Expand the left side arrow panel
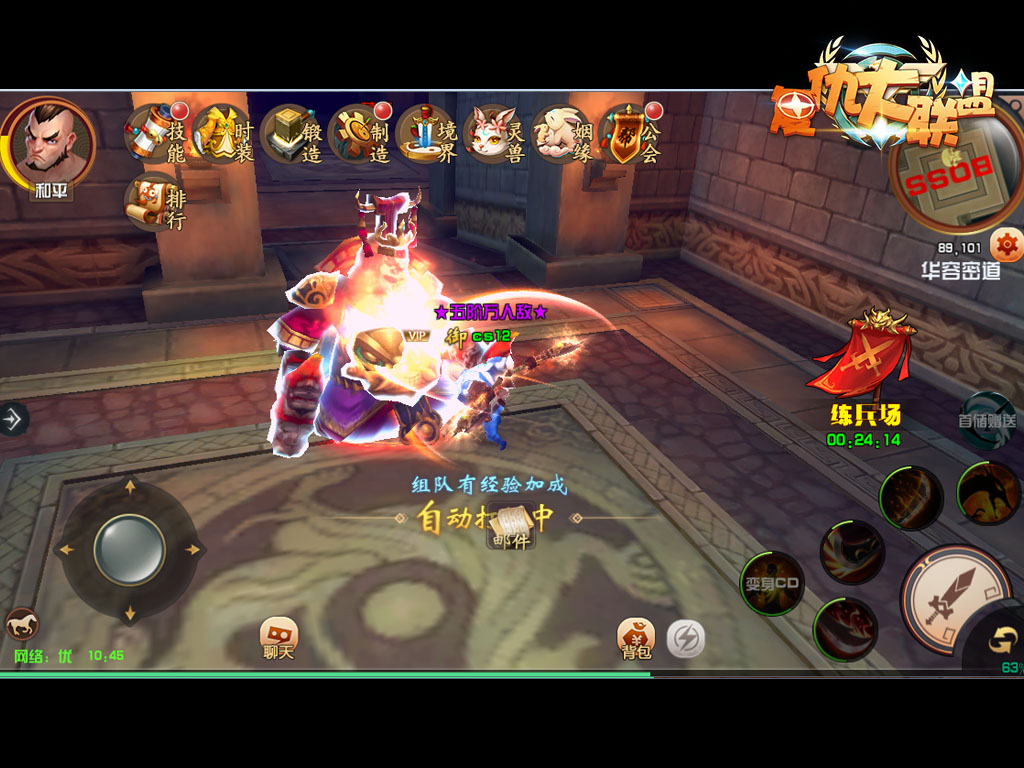The width and height of the screenshot is (1024, 768). 13,419
